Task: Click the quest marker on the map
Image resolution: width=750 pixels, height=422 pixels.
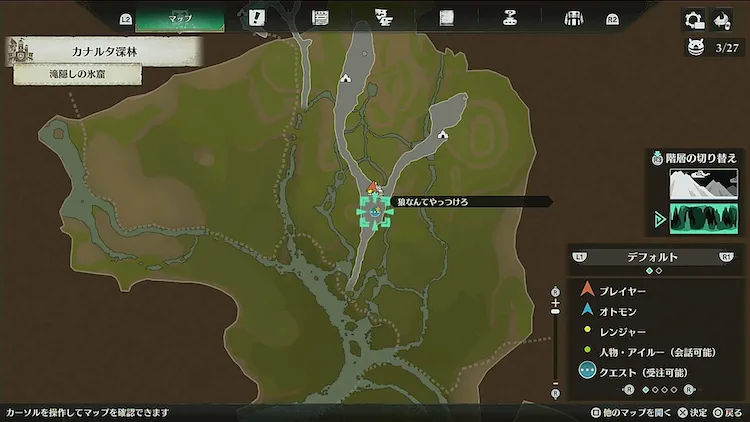Action: (x=374, y=211)
